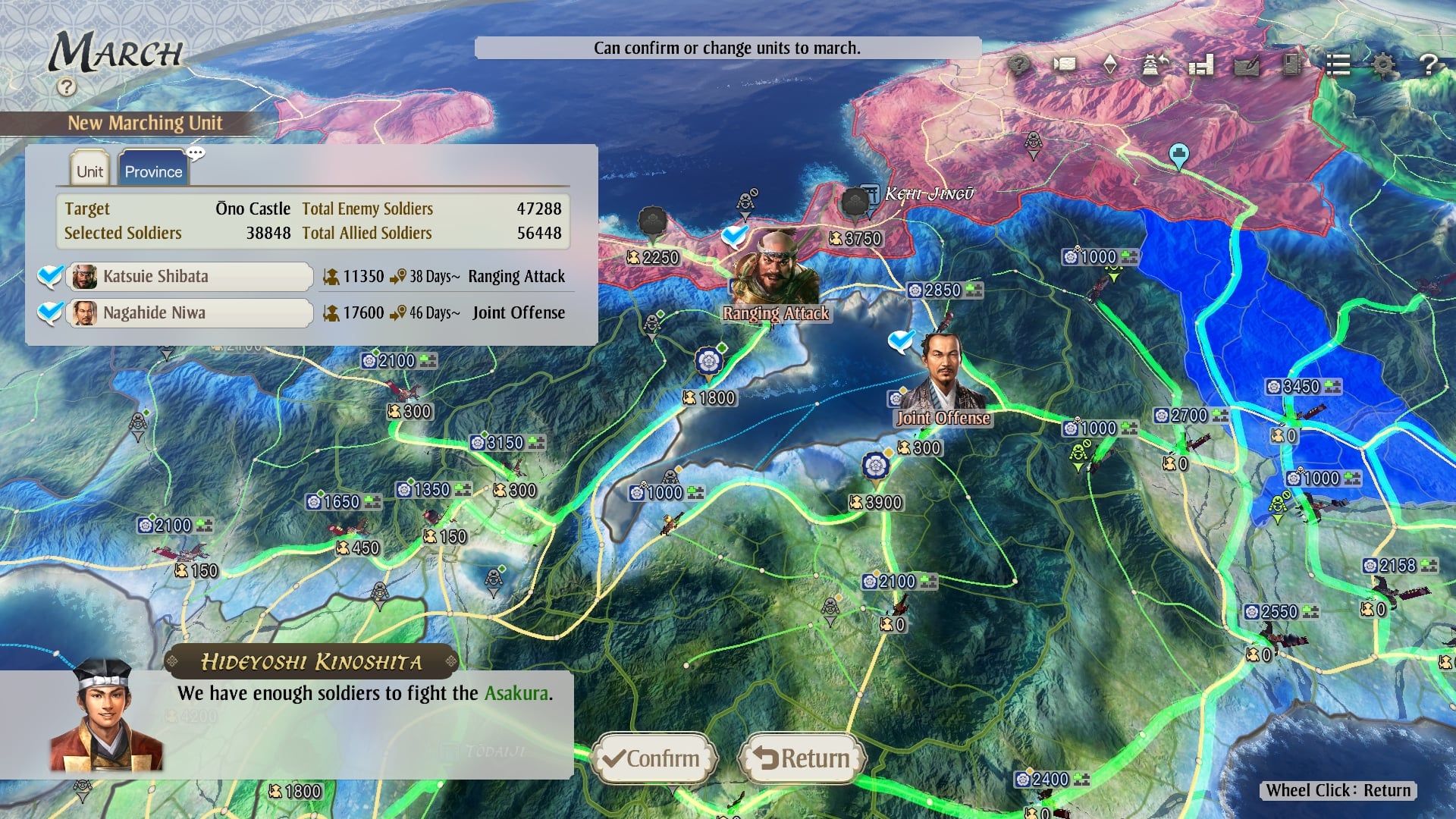Click the diamond compass icon
Viewport: 1456px width, 819px height.
pyautogui.click(x=1109, y=64)
